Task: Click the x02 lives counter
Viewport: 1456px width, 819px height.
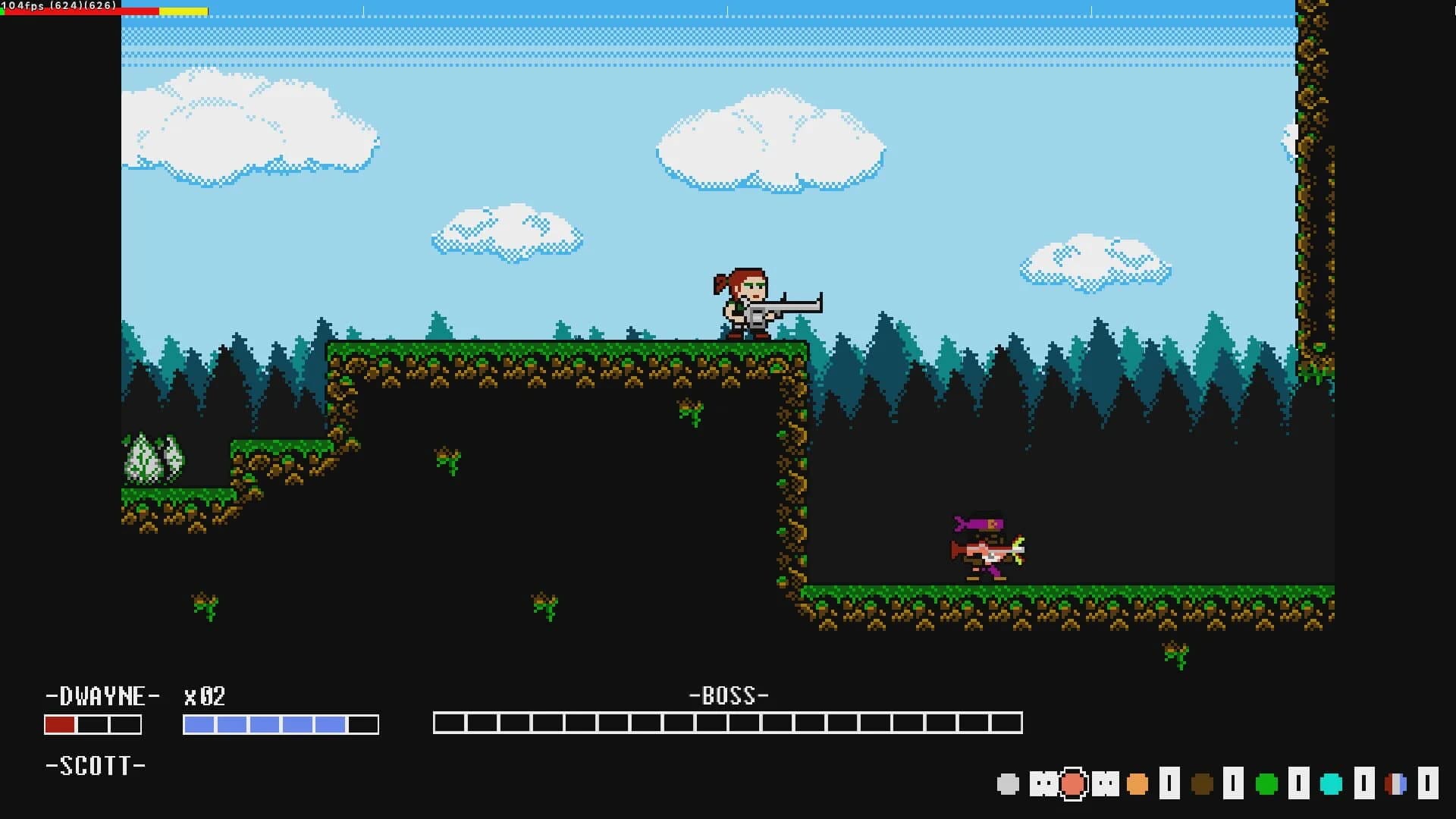Action: [205, 696]
